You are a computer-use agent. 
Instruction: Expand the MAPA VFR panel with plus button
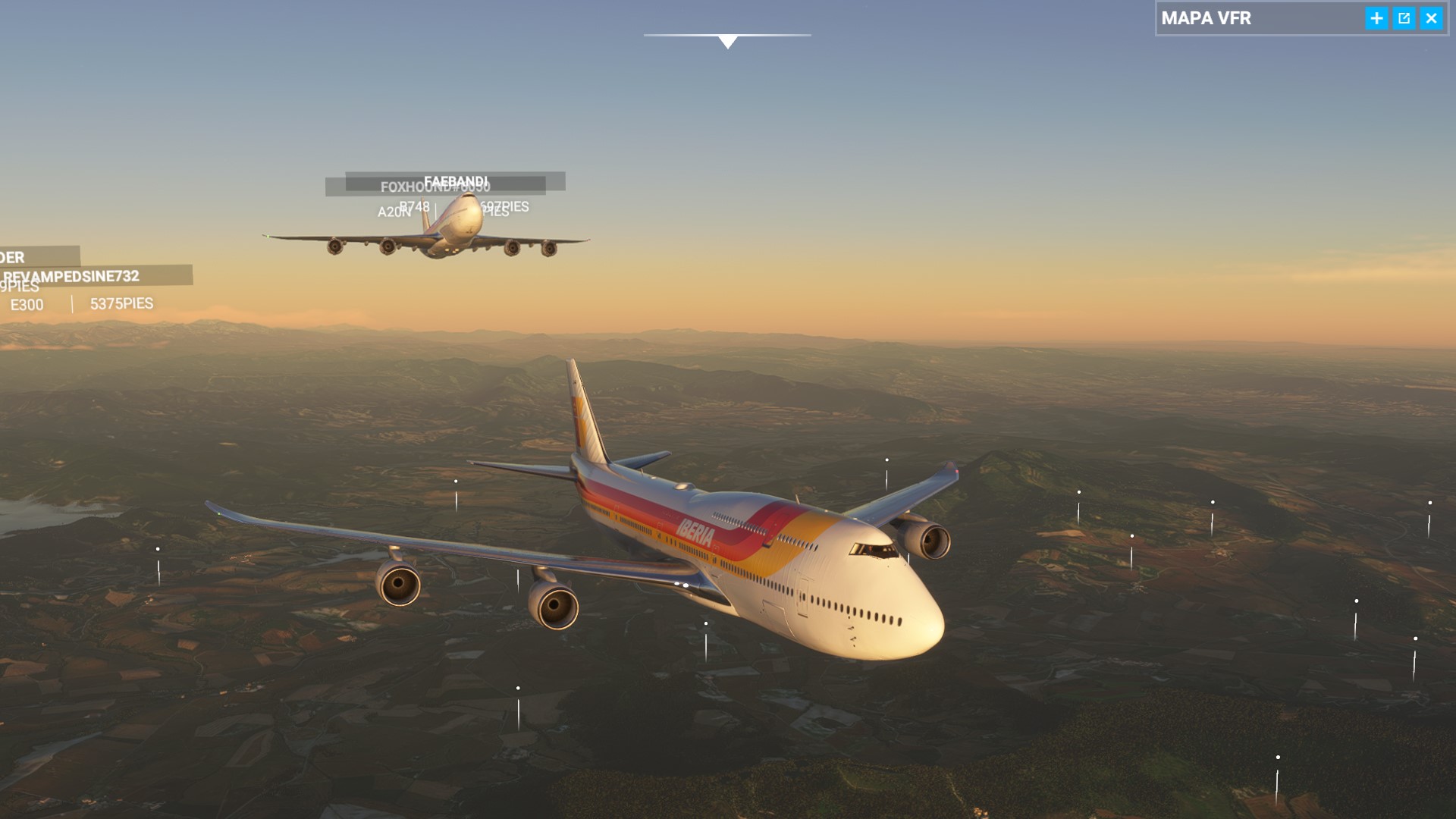(1376, 18)
